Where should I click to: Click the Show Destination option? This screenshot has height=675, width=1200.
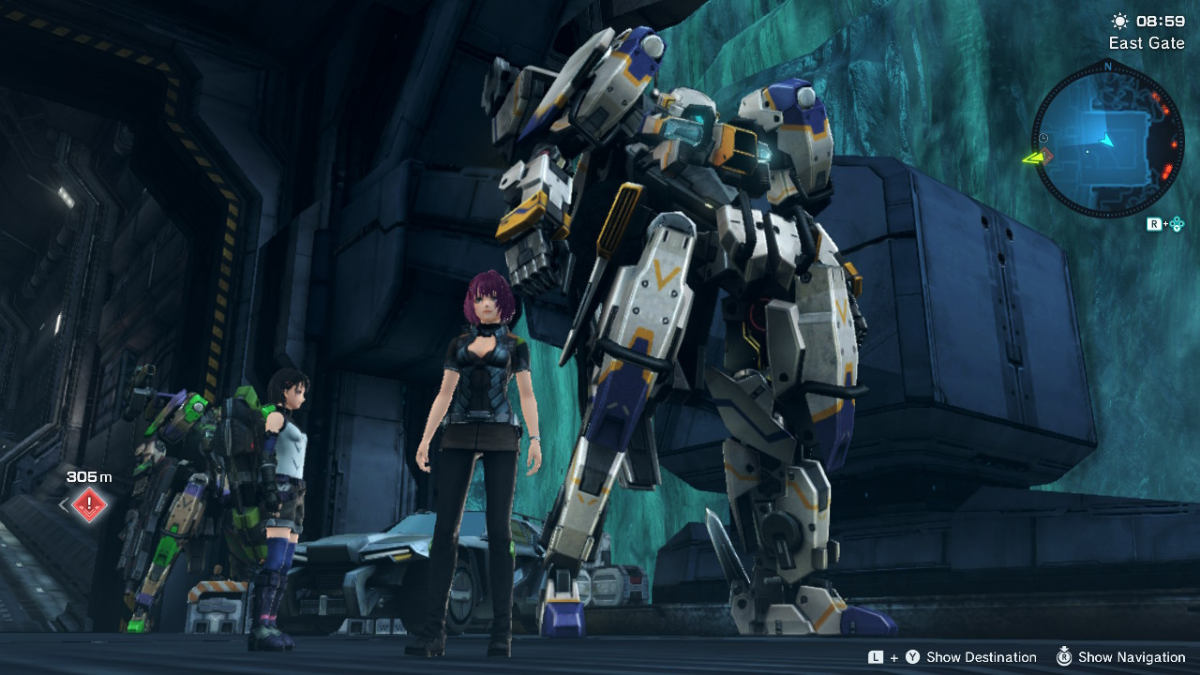click(x=981, y=657)
